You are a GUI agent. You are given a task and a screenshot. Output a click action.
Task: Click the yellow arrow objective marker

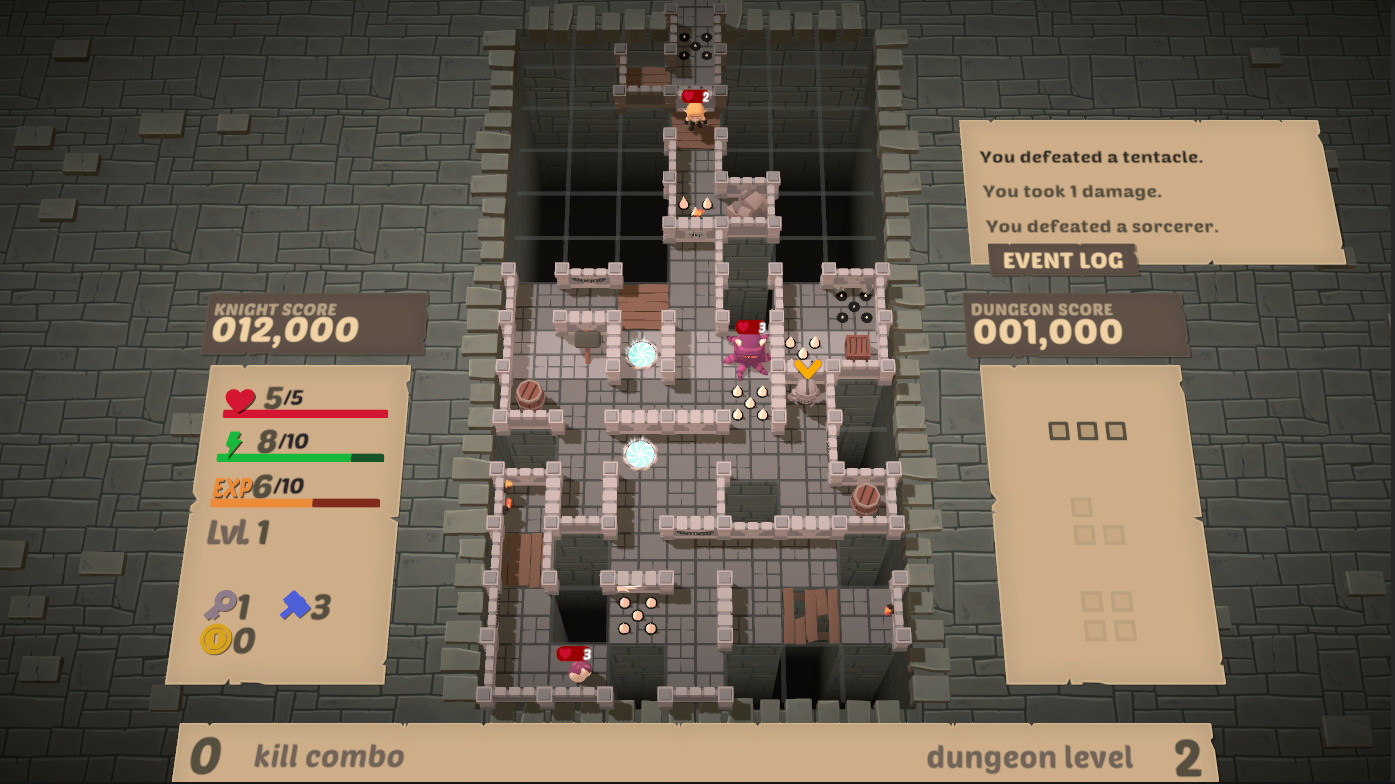pos(808,370)
